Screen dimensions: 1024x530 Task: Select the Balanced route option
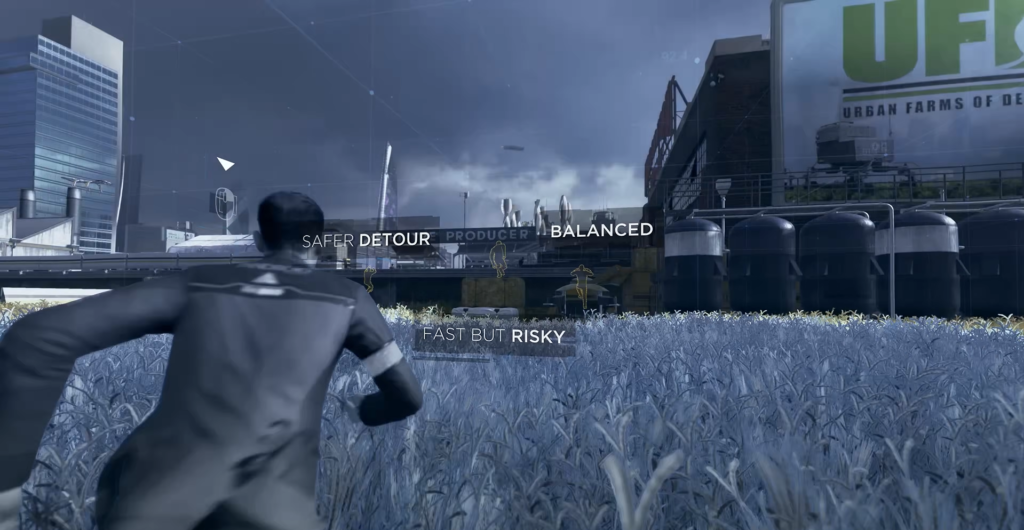601,230
